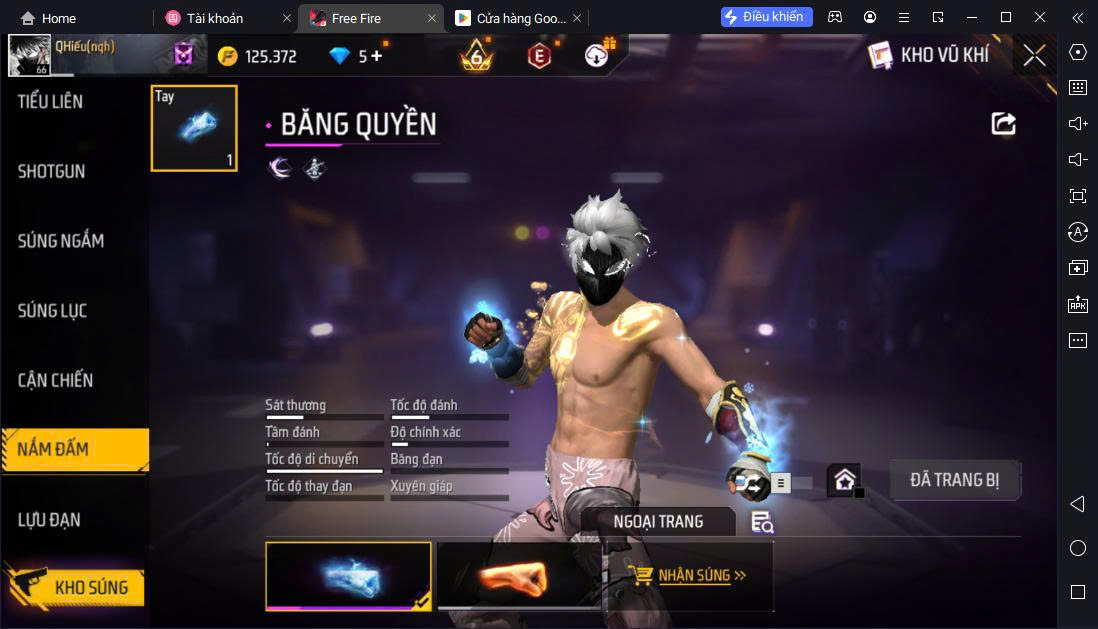Switch to the LỰU ĐẠN category
1098x629 pixels.
tap(50, 520)
